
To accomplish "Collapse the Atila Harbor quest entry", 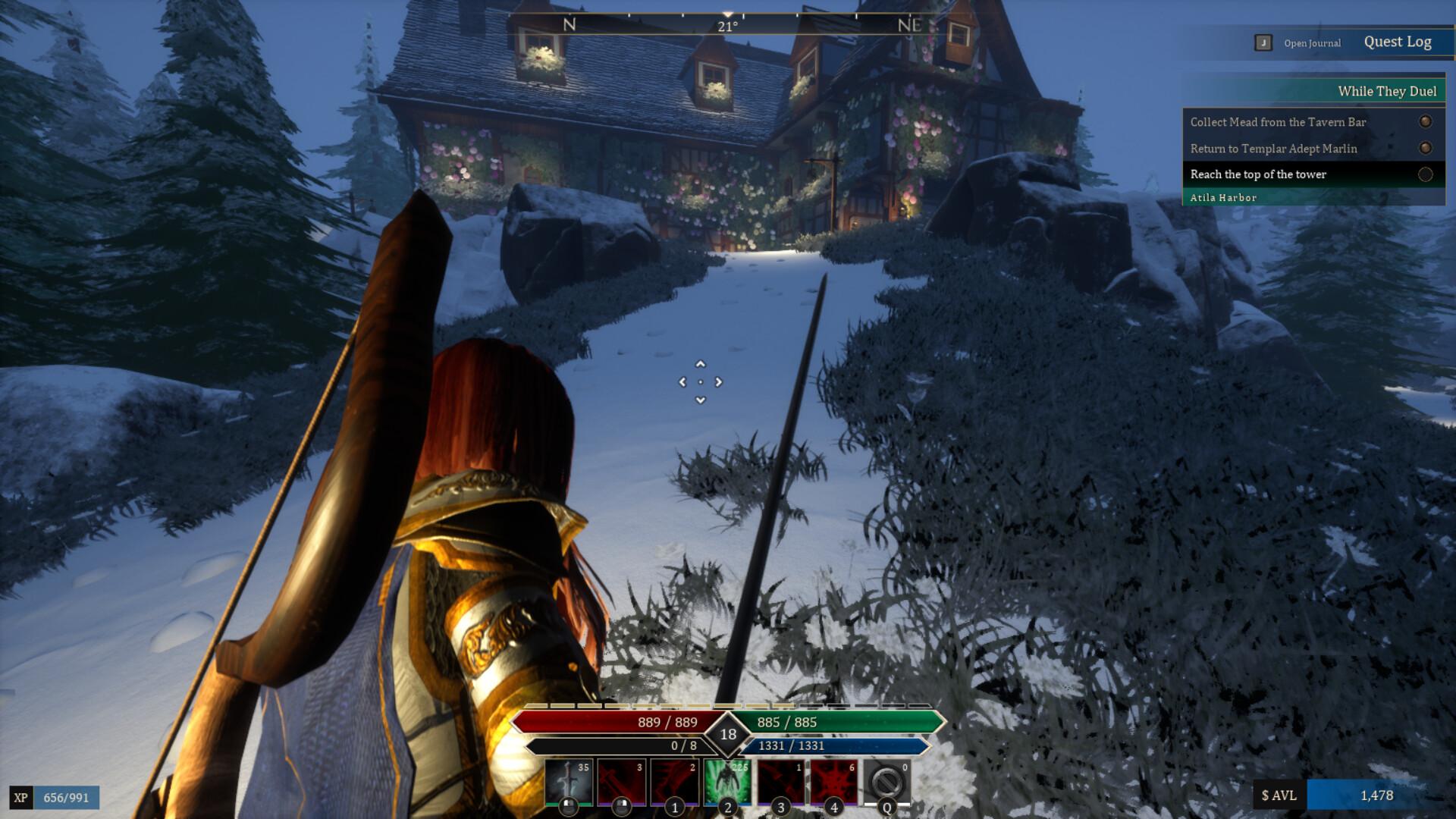I will click(x=1225, y=197).
